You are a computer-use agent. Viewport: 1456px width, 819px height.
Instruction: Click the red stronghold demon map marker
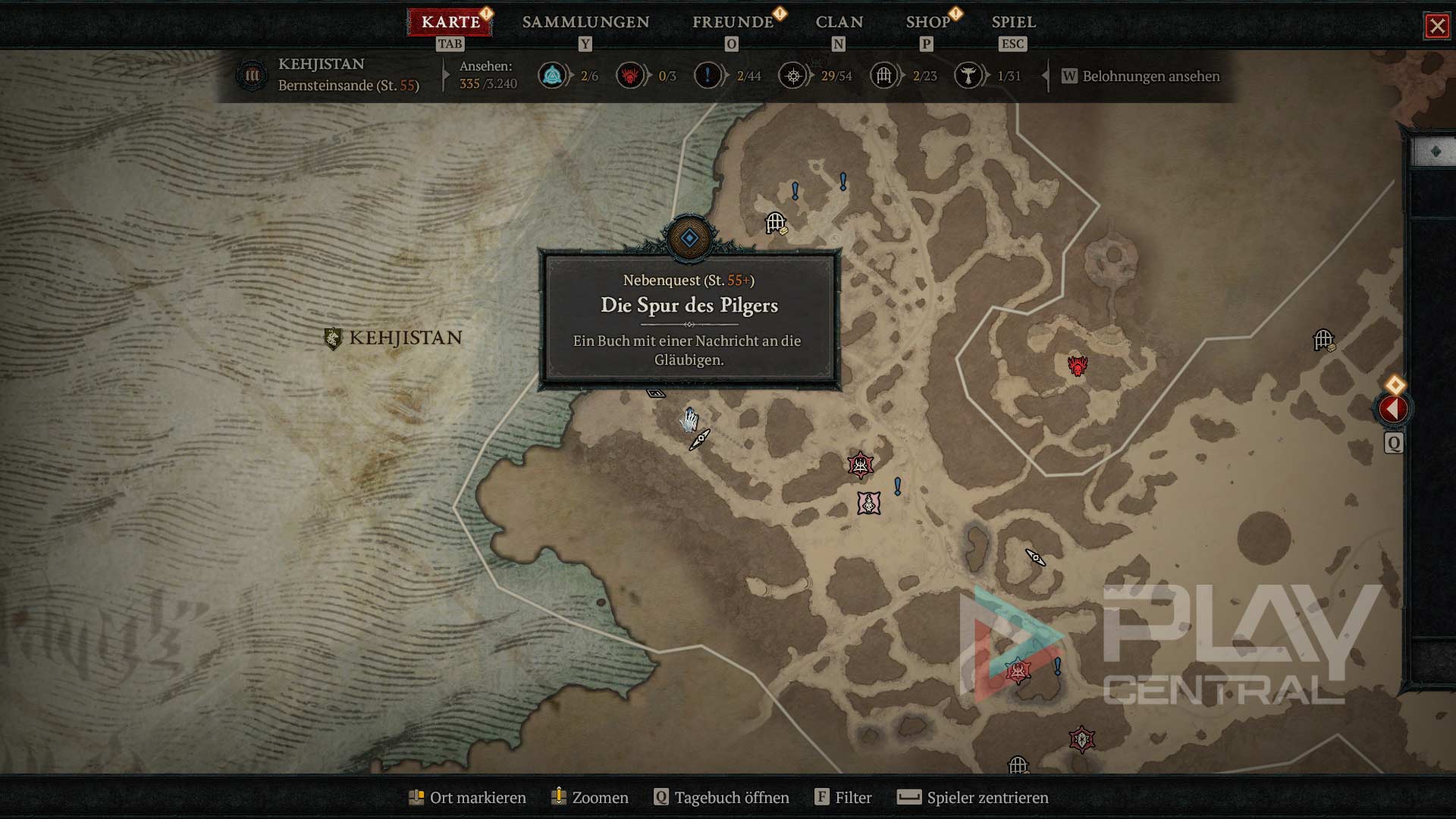1077,366
